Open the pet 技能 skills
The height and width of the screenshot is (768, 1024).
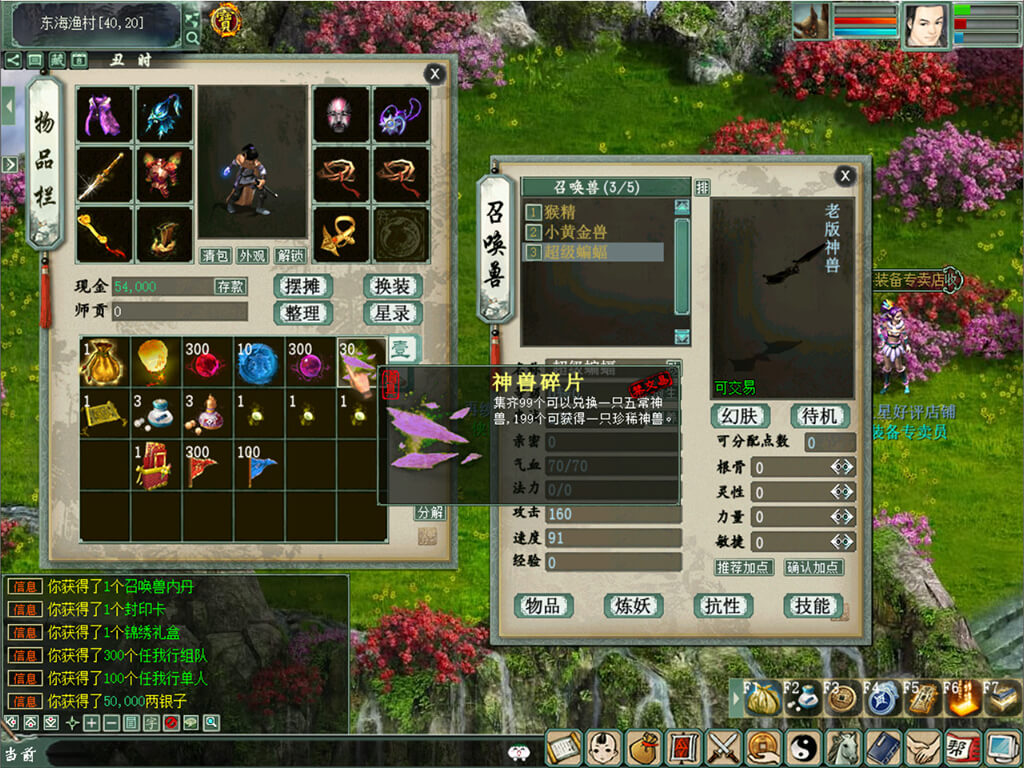(811, 605)
